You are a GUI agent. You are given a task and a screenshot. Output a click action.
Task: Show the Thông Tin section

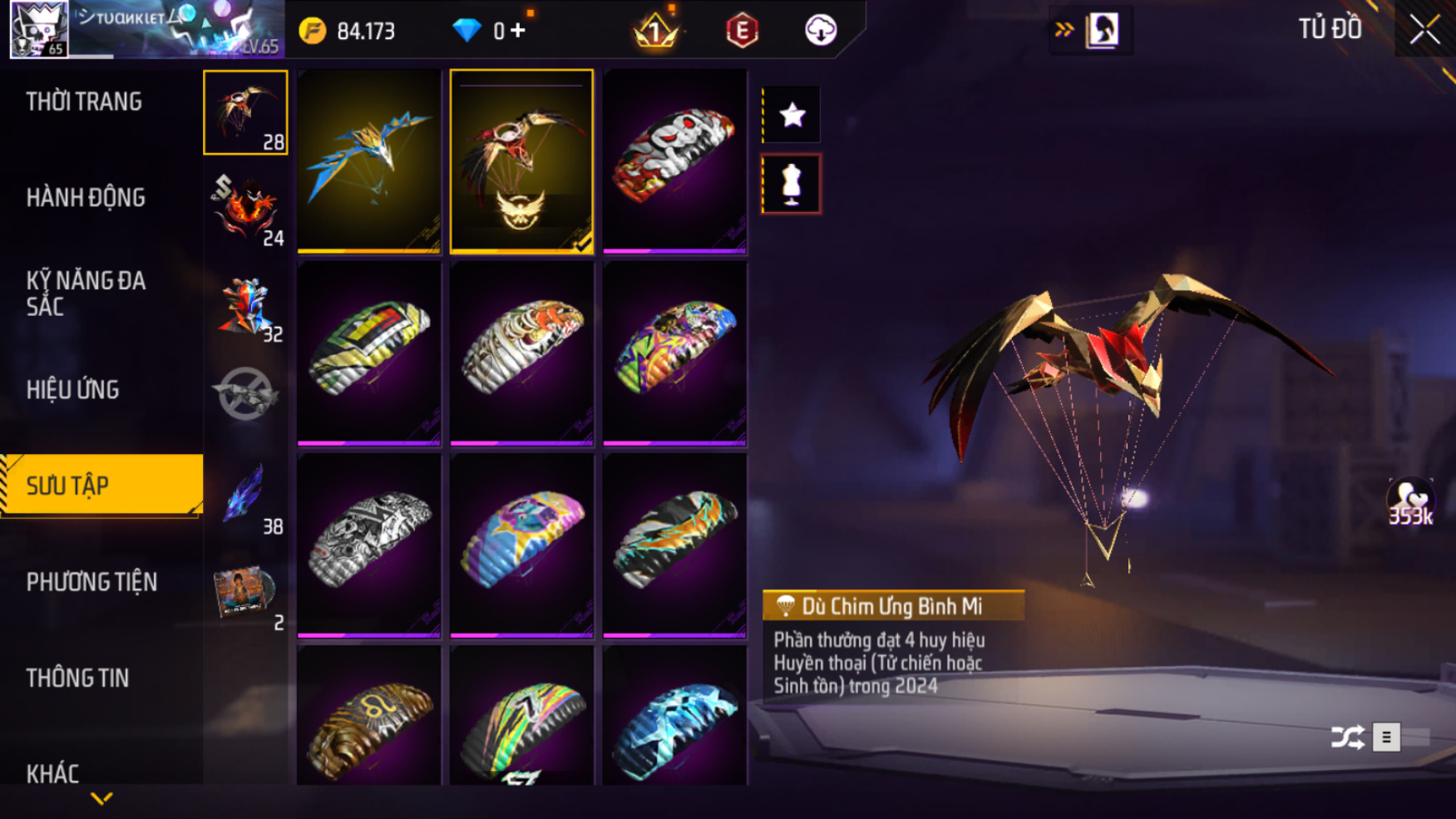click(77, 678)
